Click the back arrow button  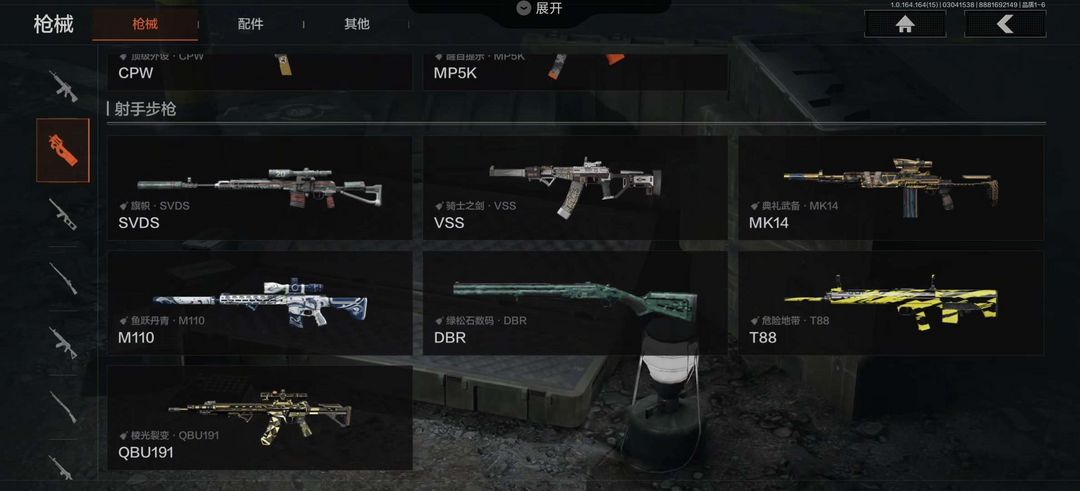coord(1004,25)
